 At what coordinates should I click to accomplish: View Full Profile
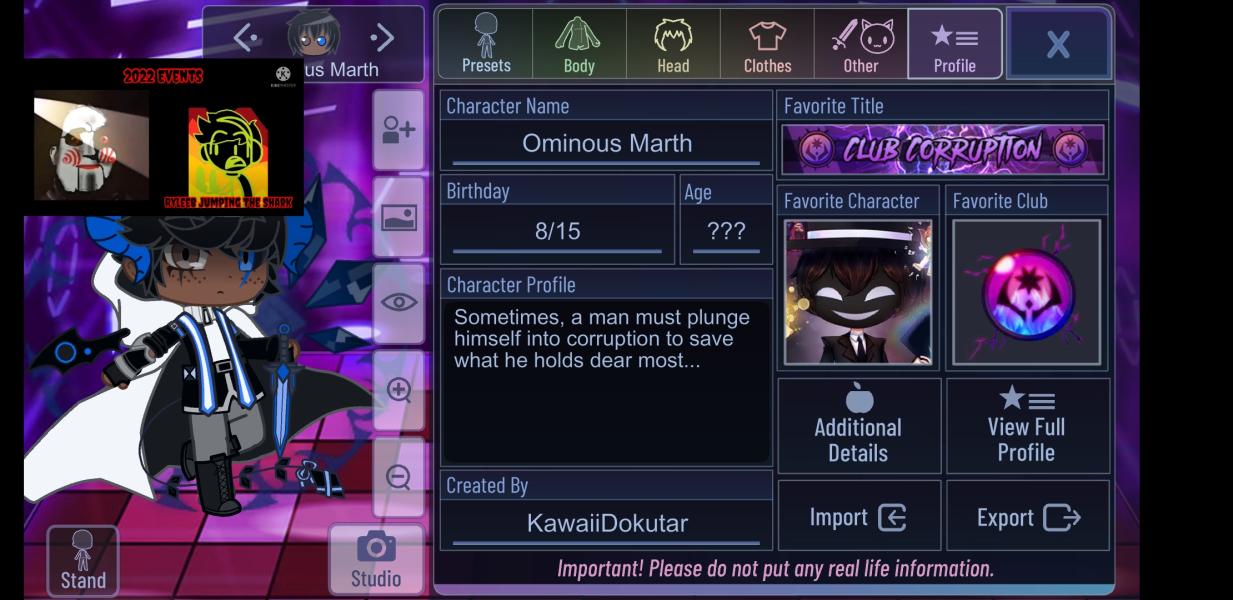1027,426
